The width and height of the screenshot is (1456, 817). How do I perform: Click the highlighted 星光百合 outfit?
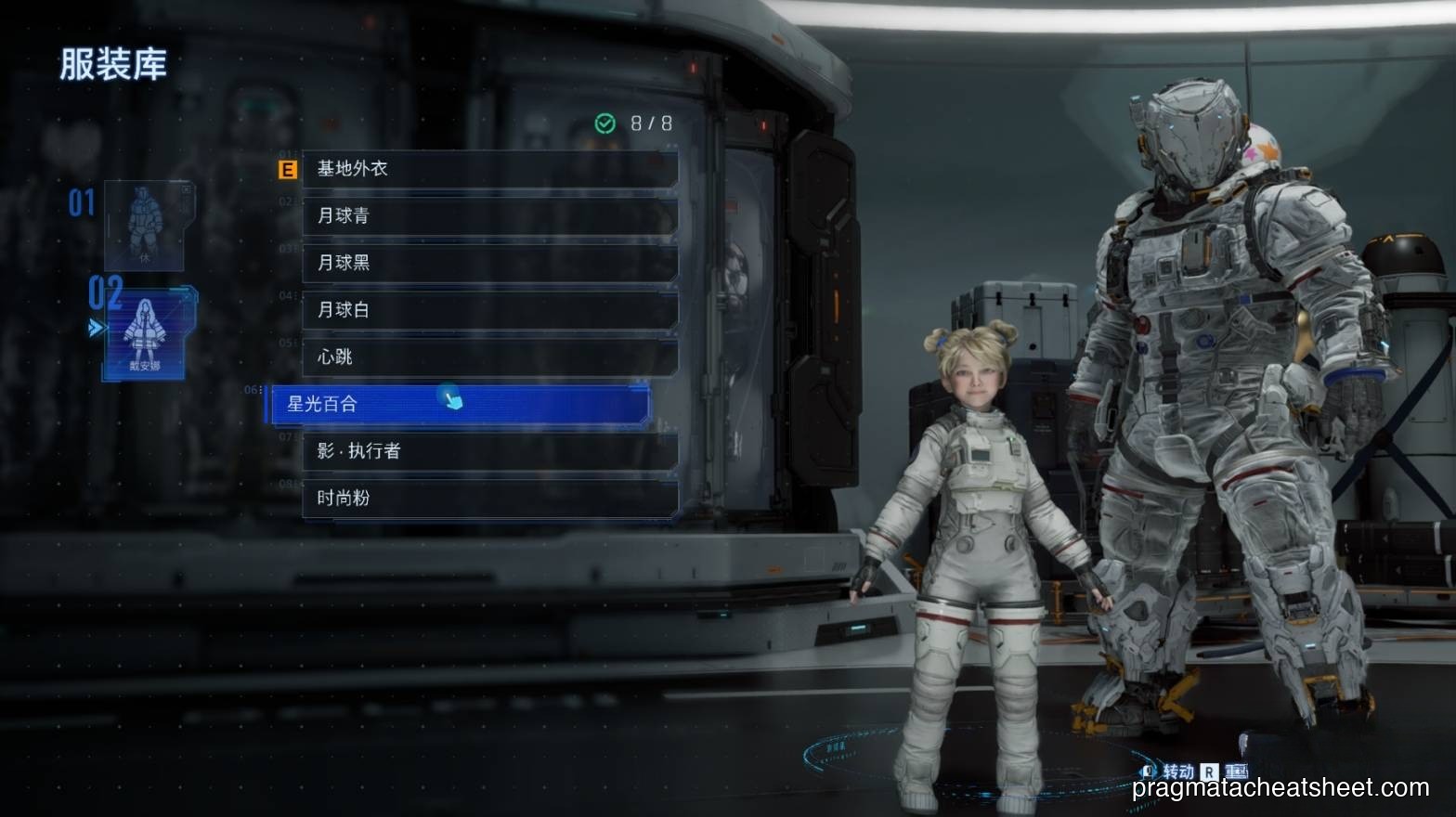coord(460,405)
